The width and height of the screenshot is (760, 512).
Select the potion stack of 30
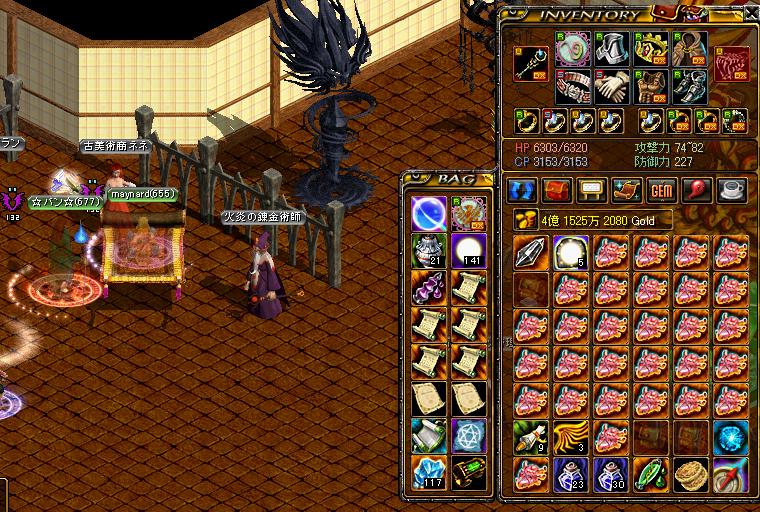(610, 474)
